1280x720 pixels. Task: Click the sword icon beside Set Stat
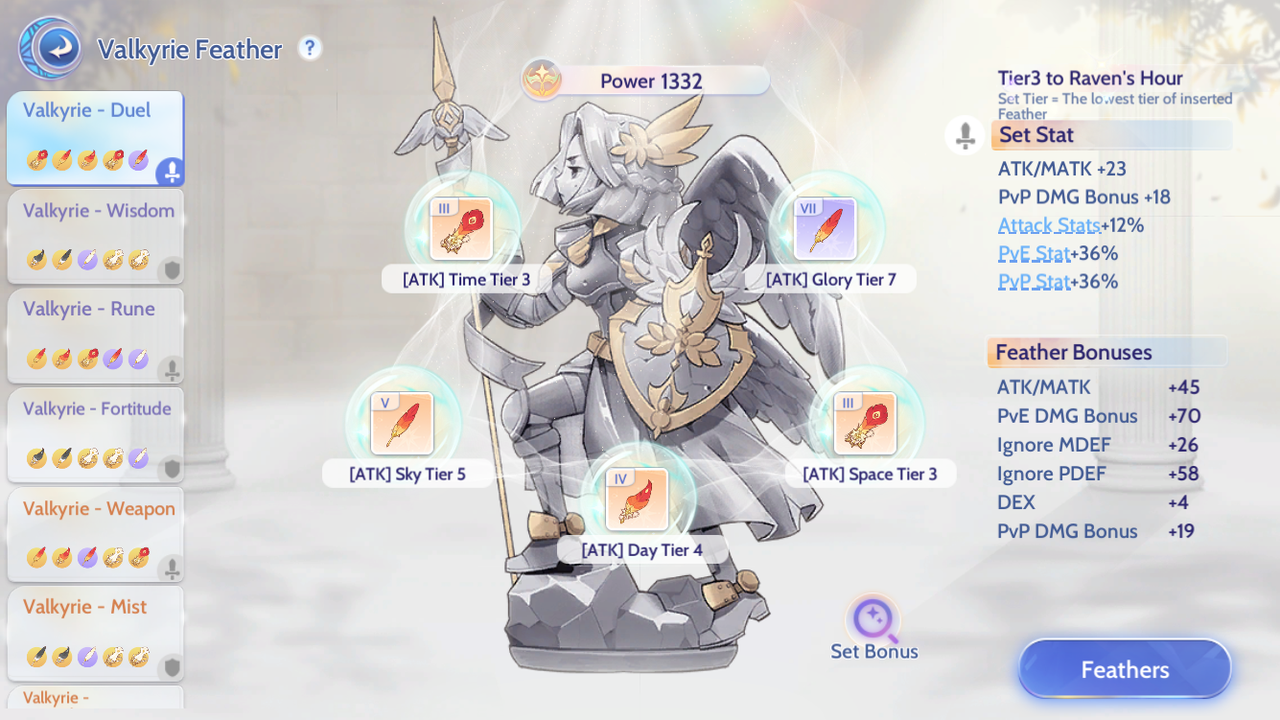click(965, 135)
